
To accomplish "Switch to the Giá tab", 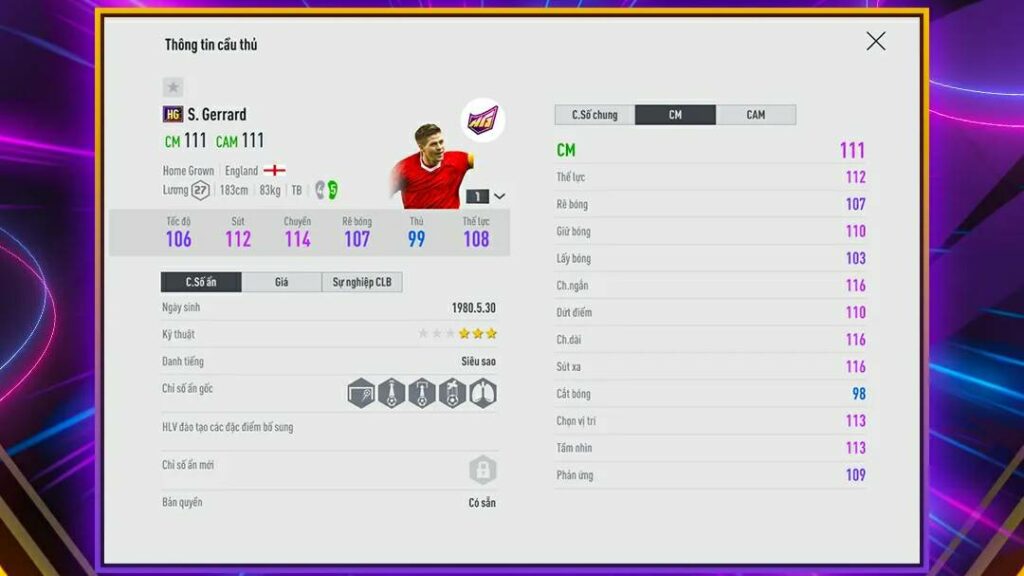I will 281,282.
